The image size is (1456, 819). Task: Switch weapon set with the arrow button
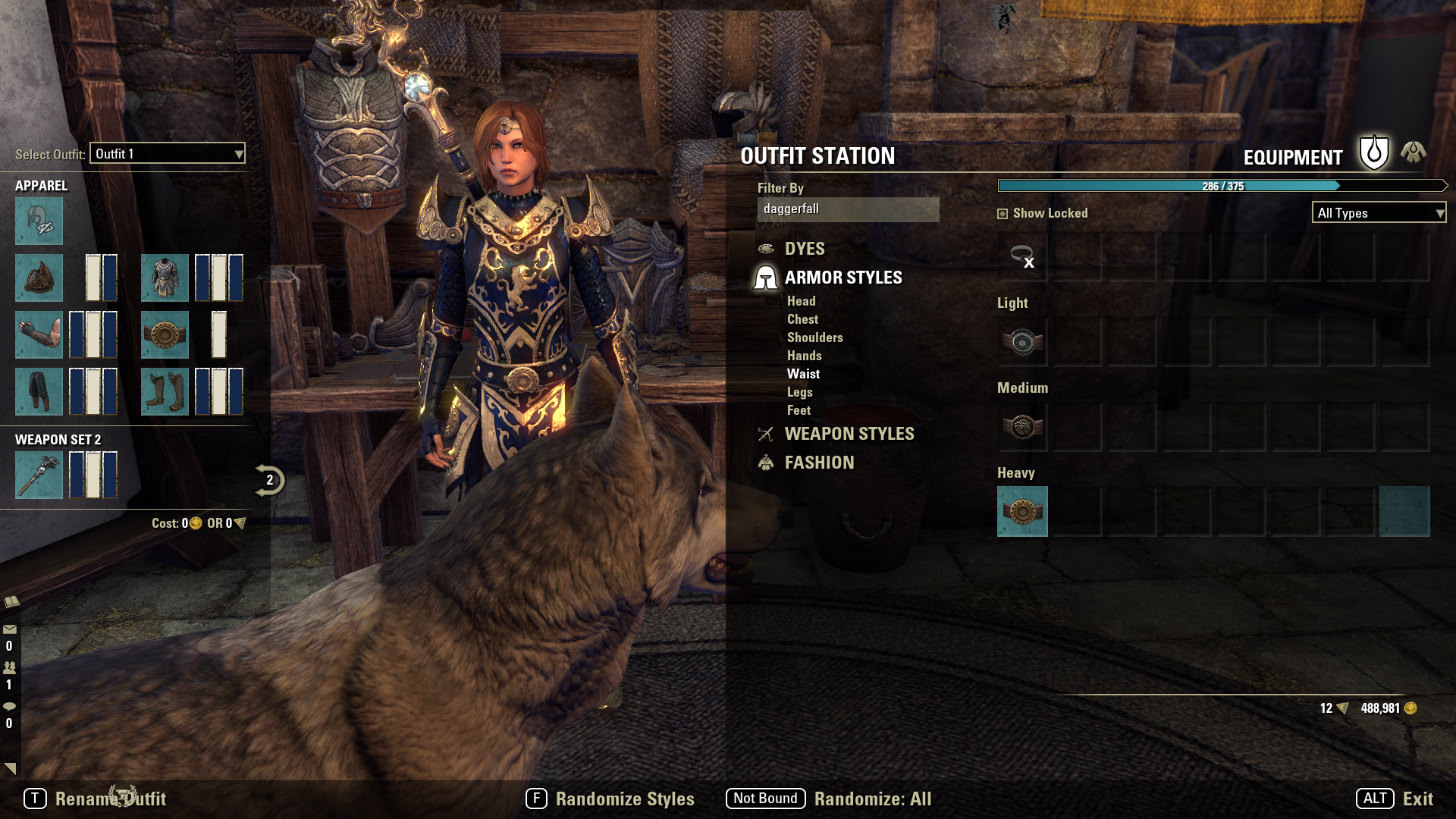point(269,480)
